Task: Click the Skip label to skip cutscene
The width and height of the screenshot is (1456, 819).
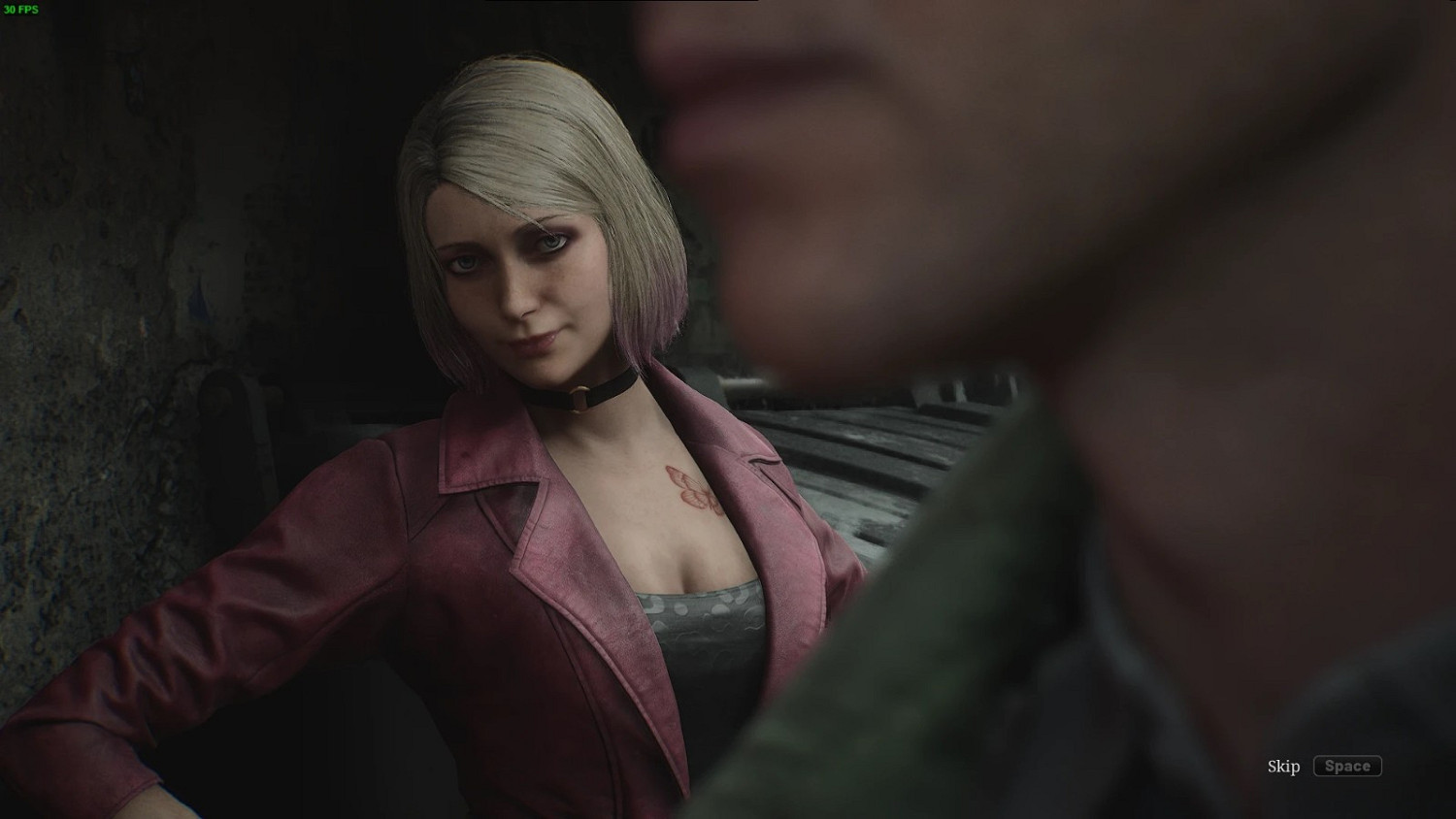Action: 1282,767
